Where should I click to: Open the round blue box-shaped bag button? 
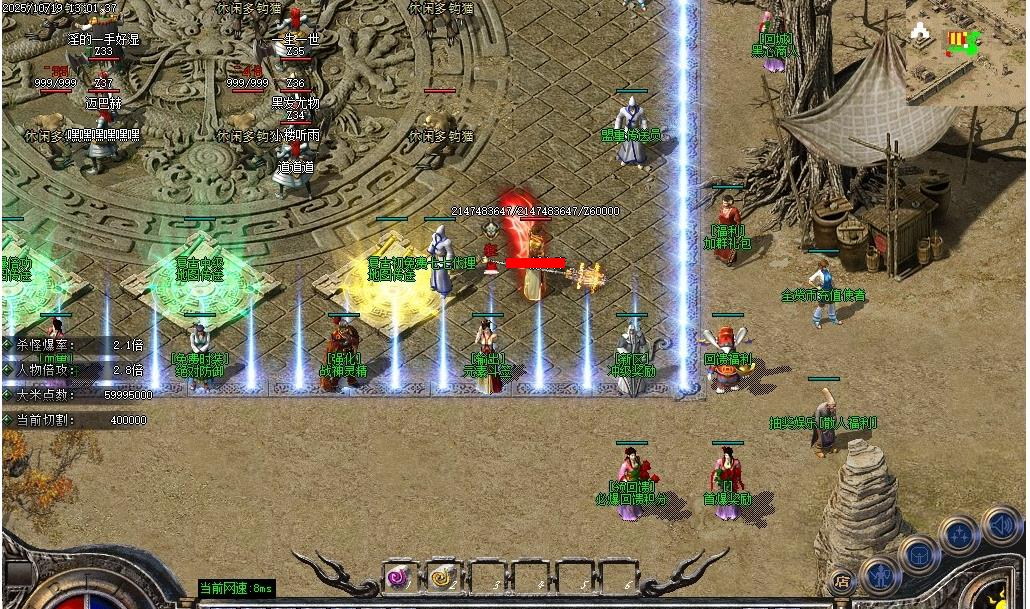click(919, 554)
